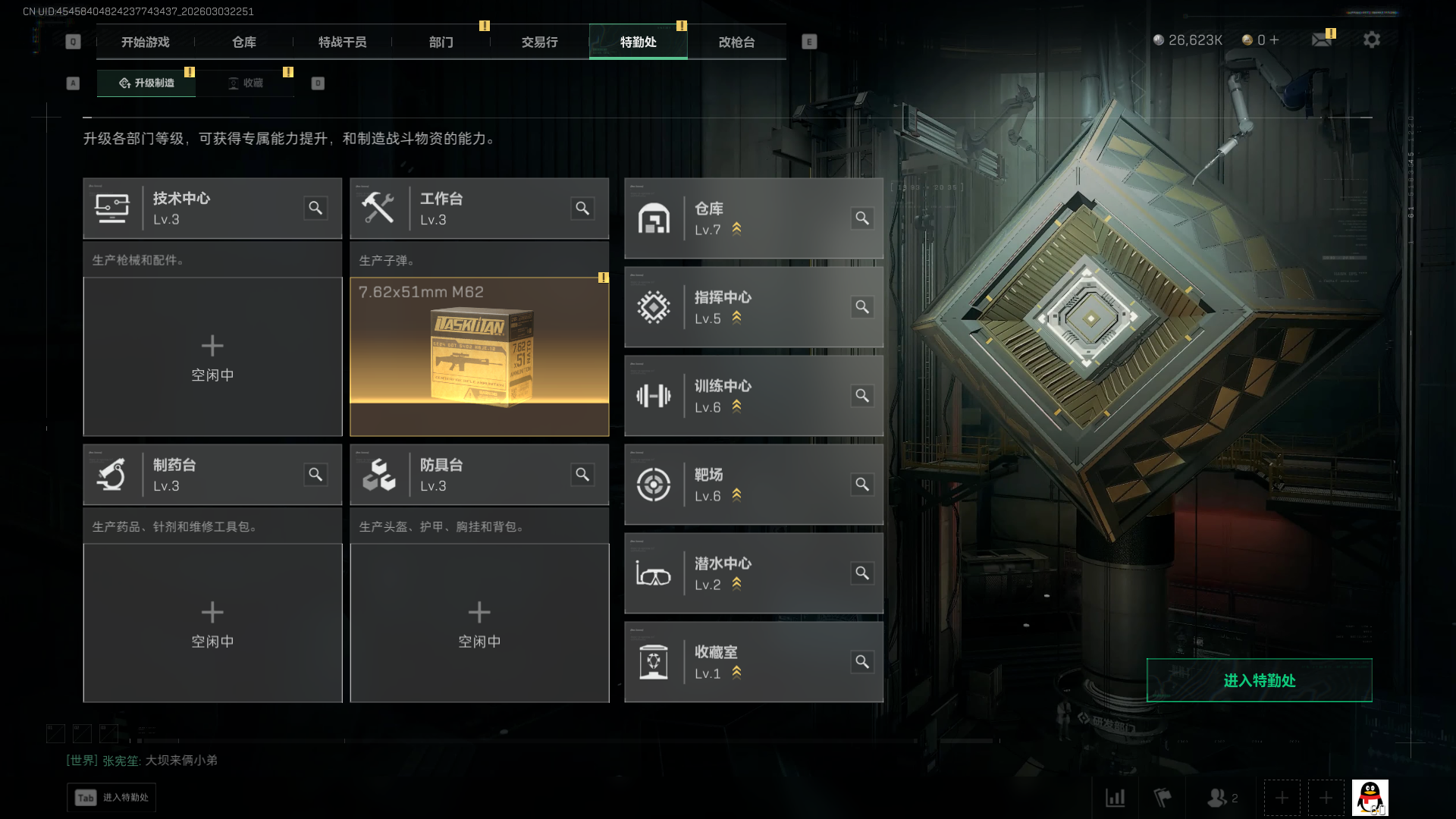Go to the 部门 tab

coord(441,42)
